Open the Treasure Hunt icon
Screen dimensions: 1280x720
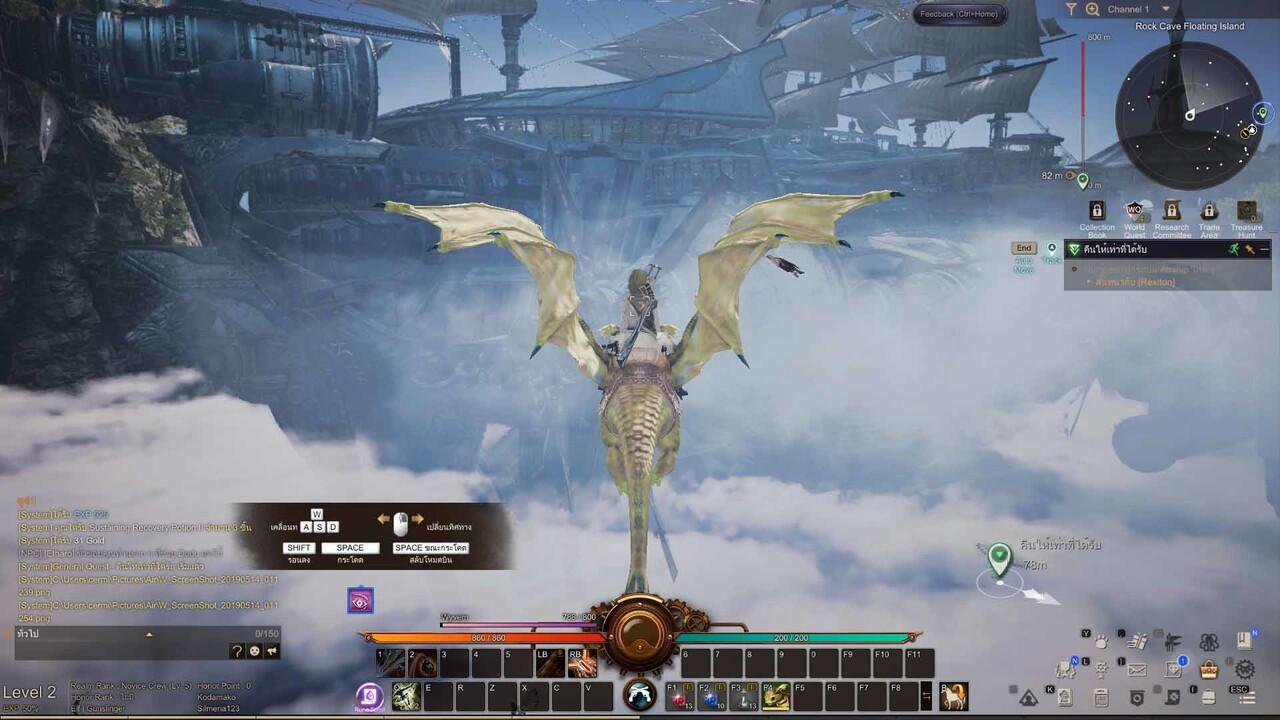pos(1246,212)
